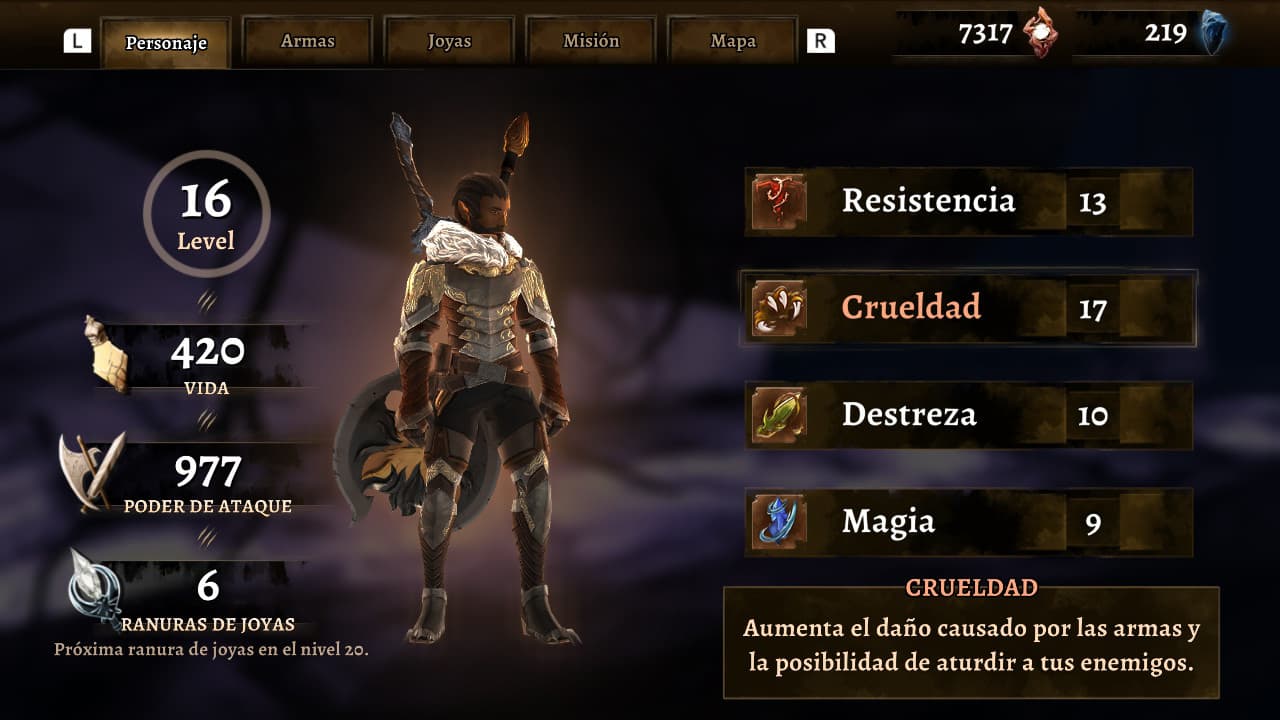
Task: Switch to the Mapa tab
Action: pos(732,41)
